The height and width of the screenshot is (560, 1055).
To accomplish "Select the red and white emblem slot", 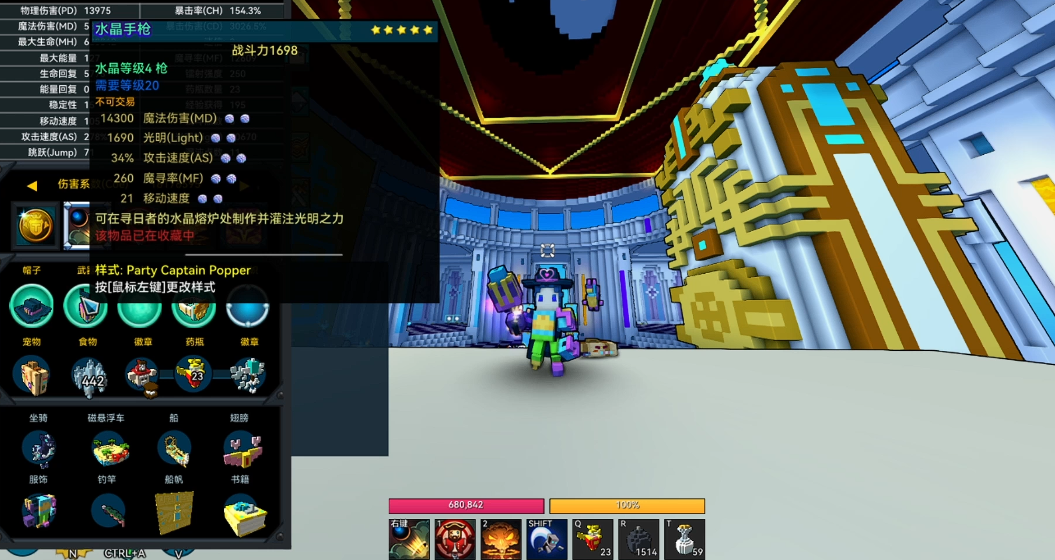I will [141, 375].
